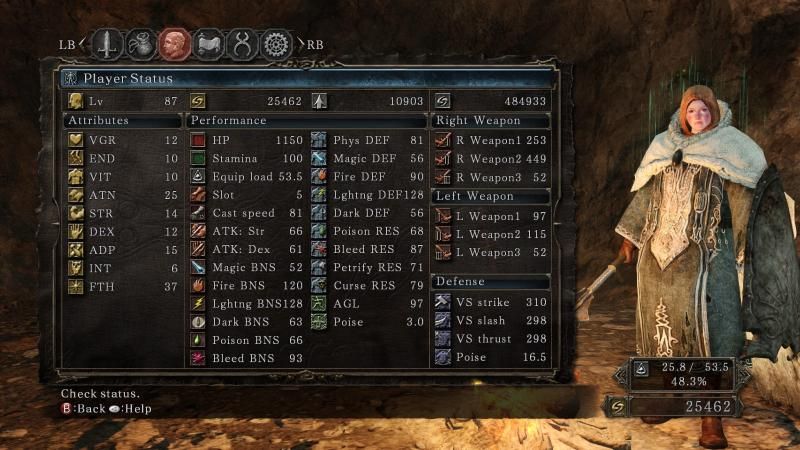This screenshot has height=450, width=800.
Task: Select the head-icon Player Status tab
Action: tap(175, 44)
